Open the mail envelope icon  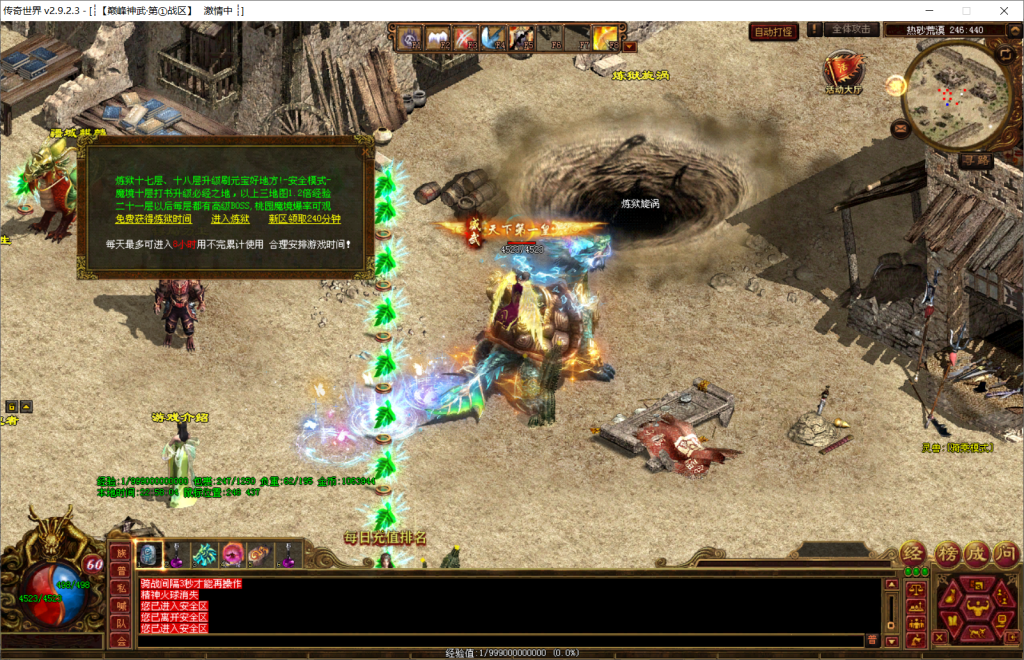click(x=900, y=128)
